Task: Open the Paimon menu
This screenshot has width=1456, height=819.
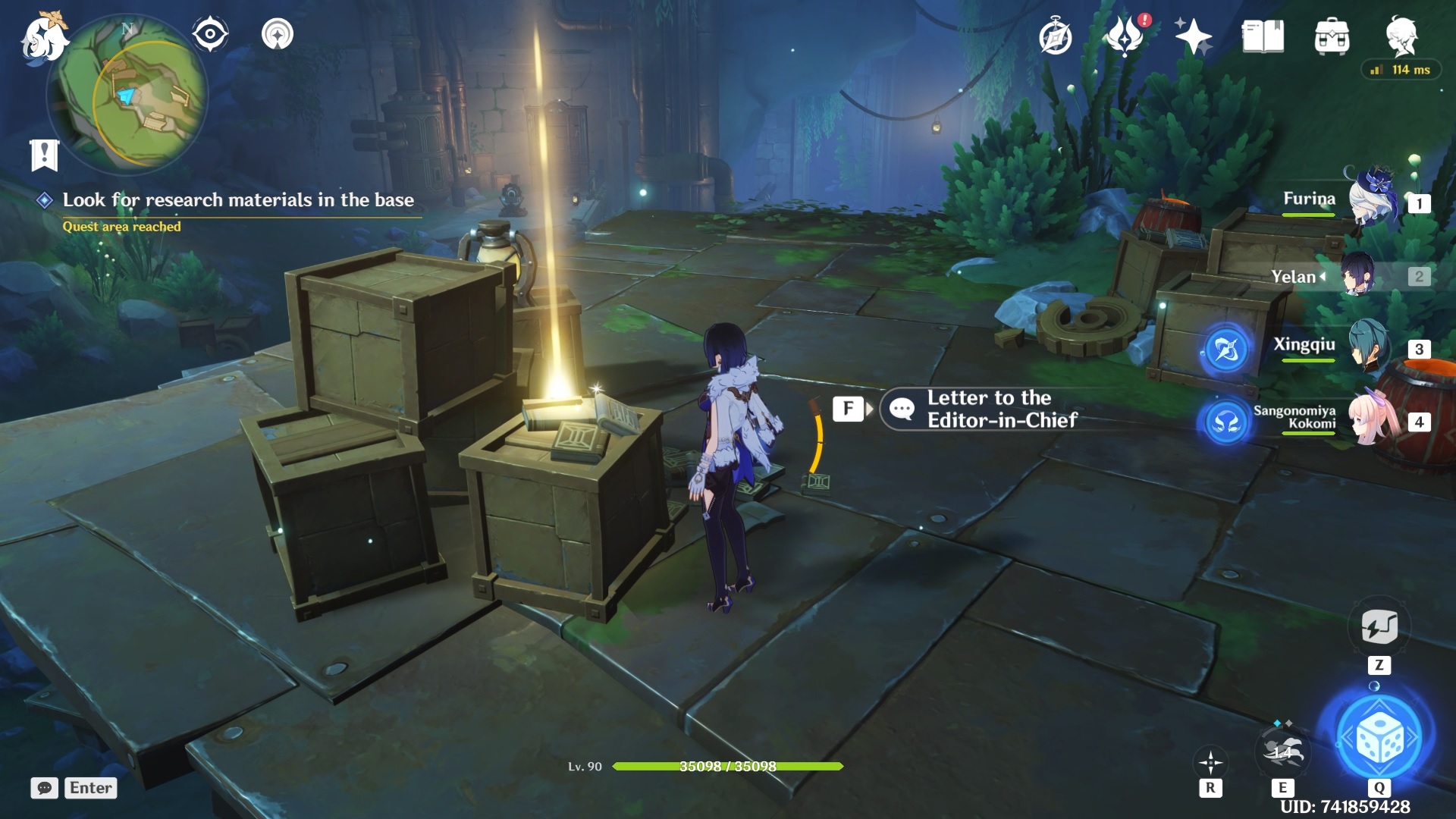Action: [43, 36]
